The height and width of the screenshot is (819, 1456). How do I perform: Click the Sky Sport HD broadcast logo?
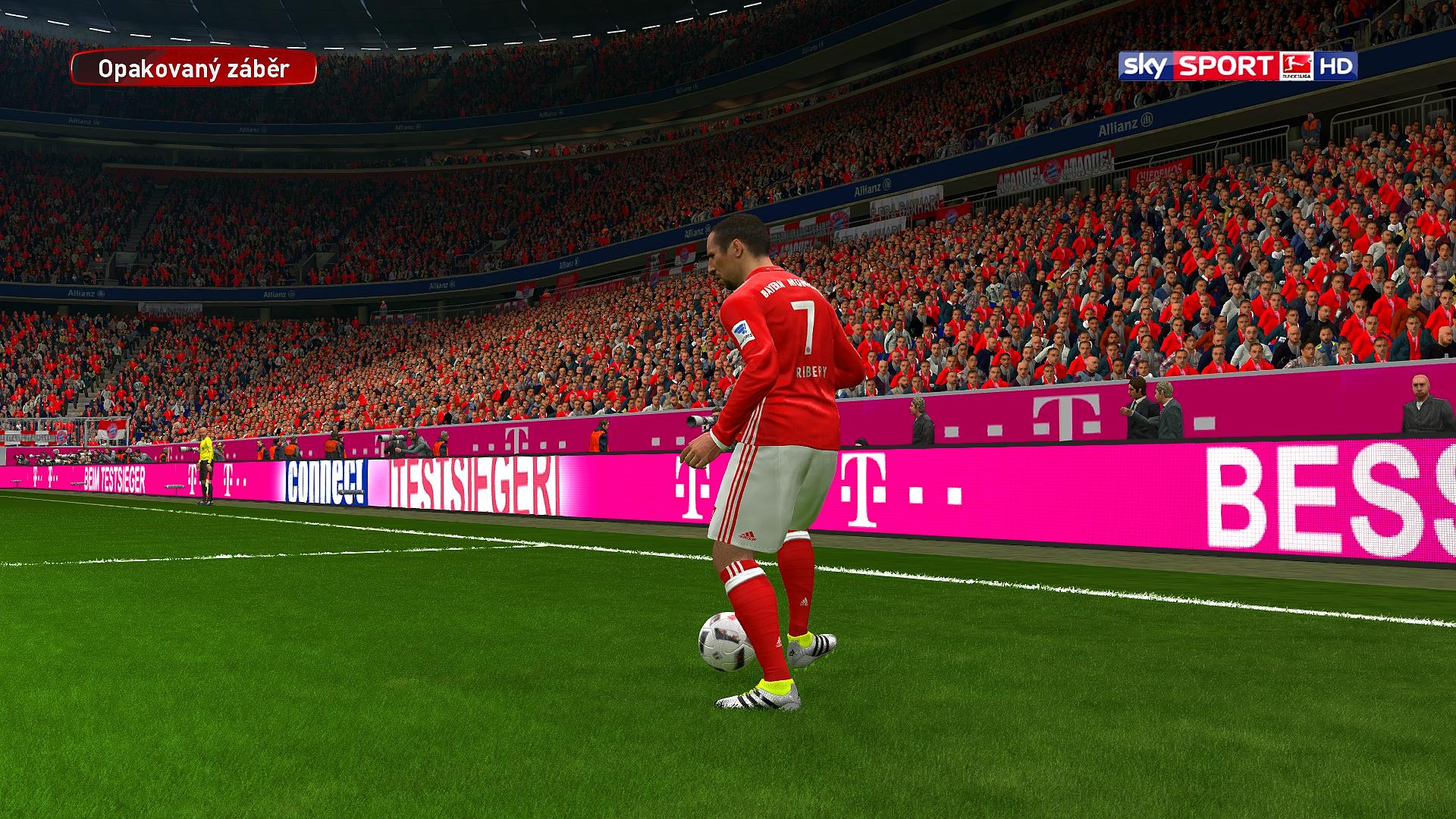(x=1238, y=67)
